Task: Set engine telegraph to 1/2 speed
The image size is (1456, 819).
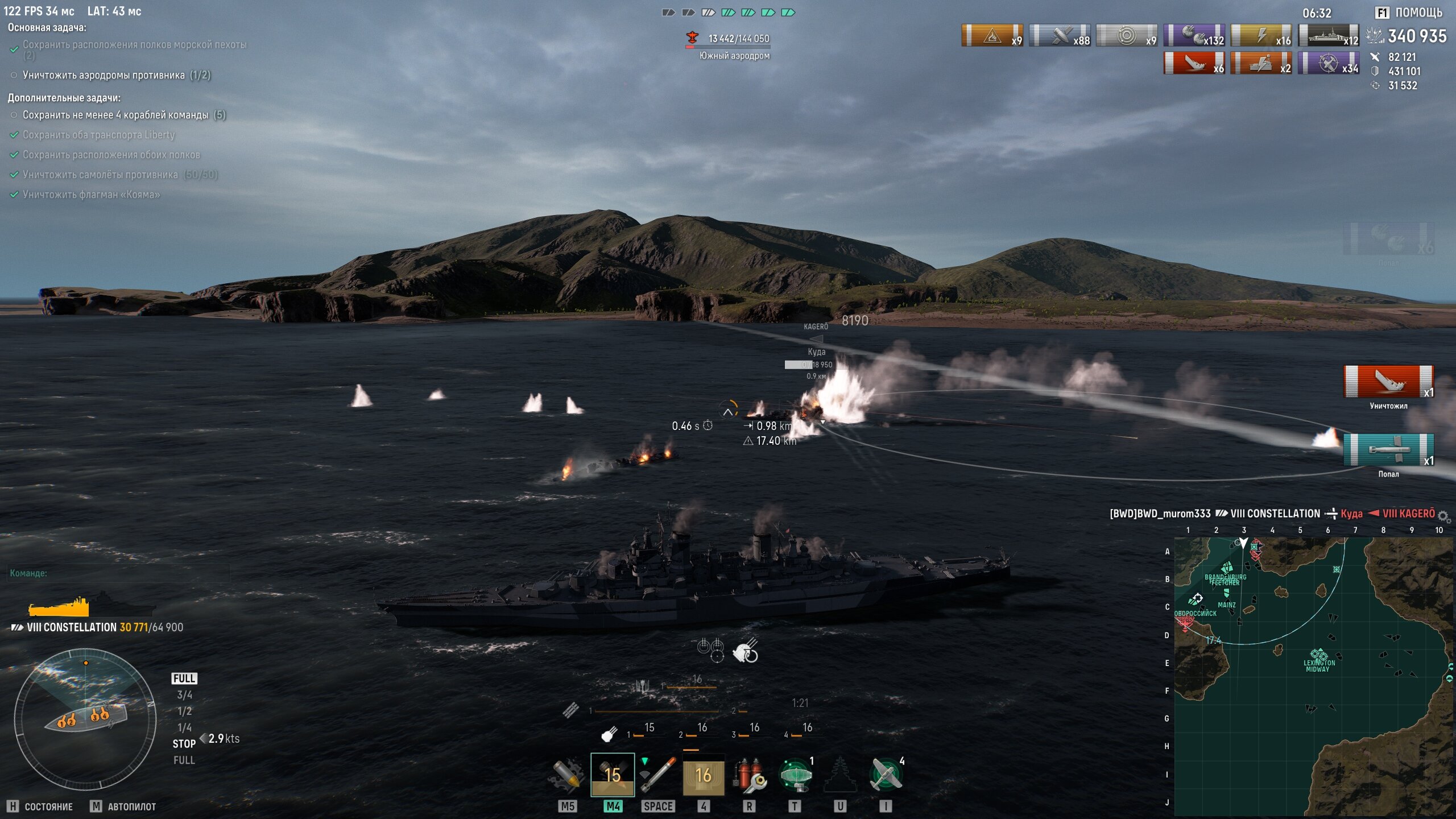Action: [184, 711]
